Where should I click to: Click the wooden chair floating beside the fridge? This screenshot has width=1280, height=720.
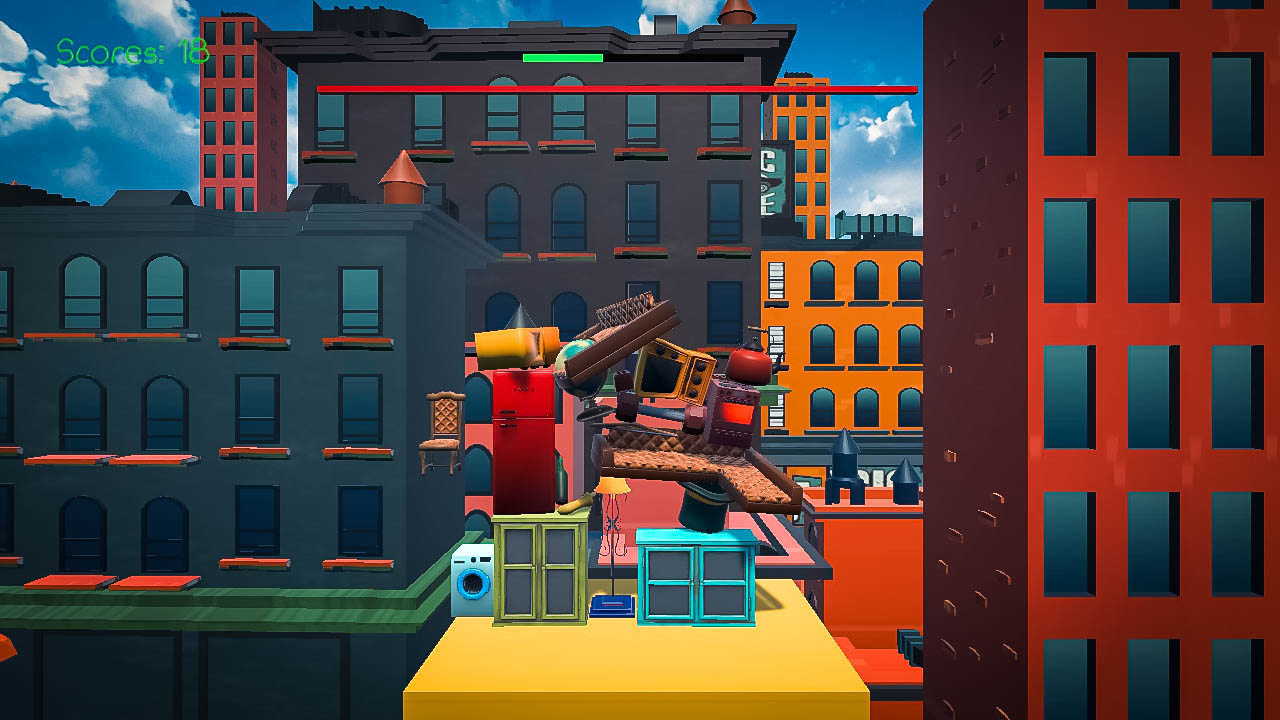point(438,432)
